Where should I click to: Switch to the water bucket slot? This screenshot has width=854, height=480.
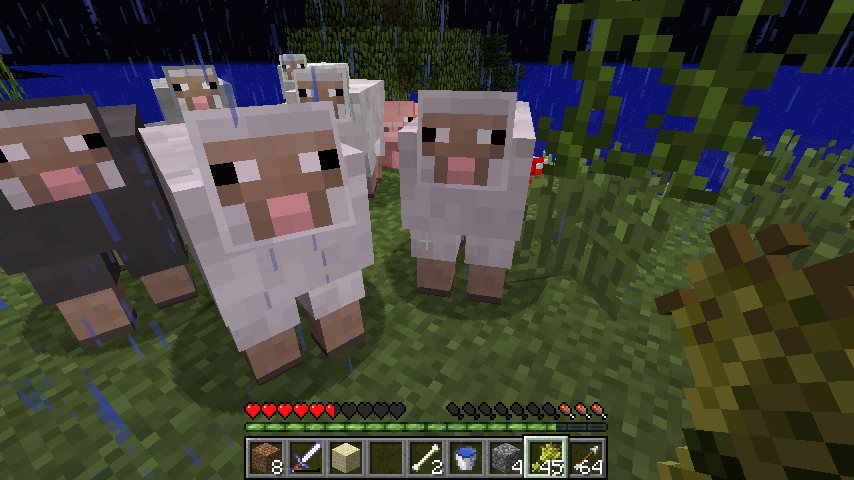[464, 459]
